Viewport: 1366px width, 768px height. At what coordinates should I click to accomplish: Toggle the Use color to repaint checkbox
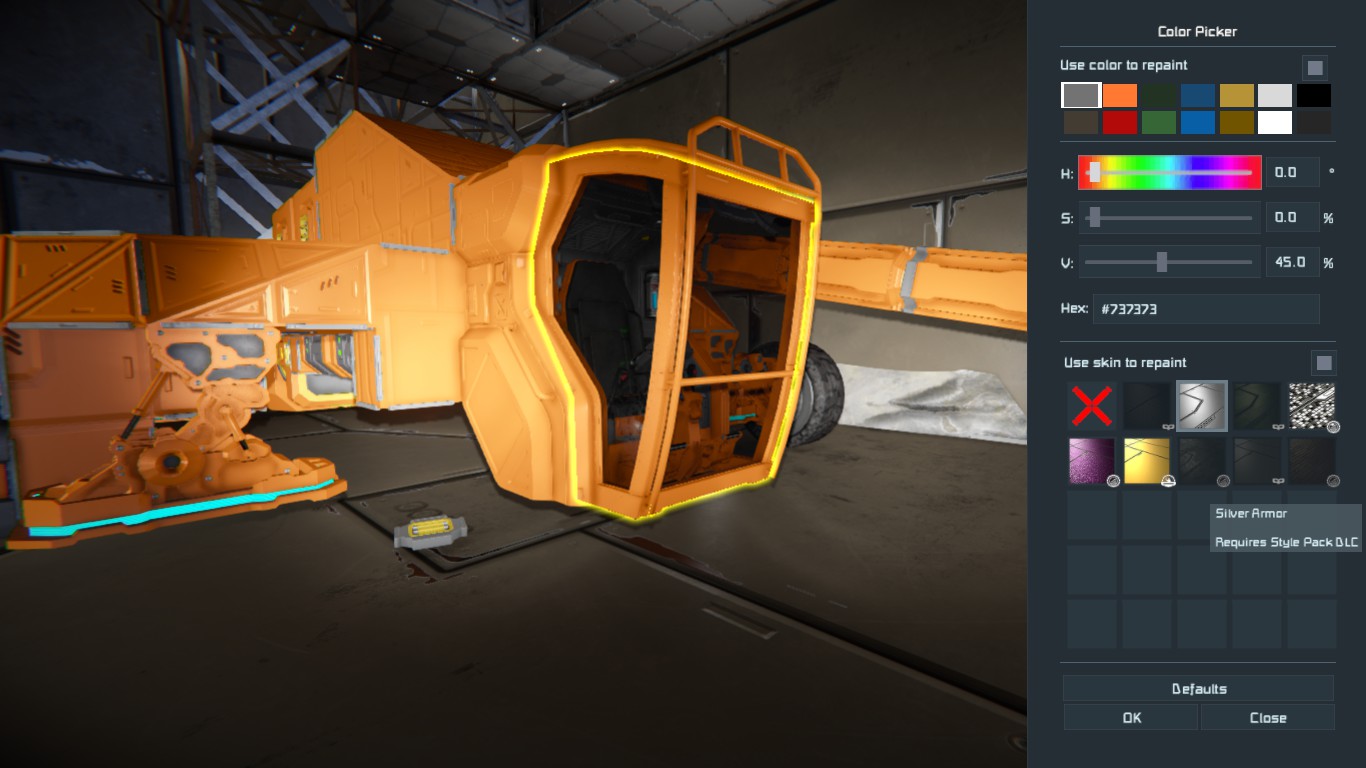tap(1315, 68)
